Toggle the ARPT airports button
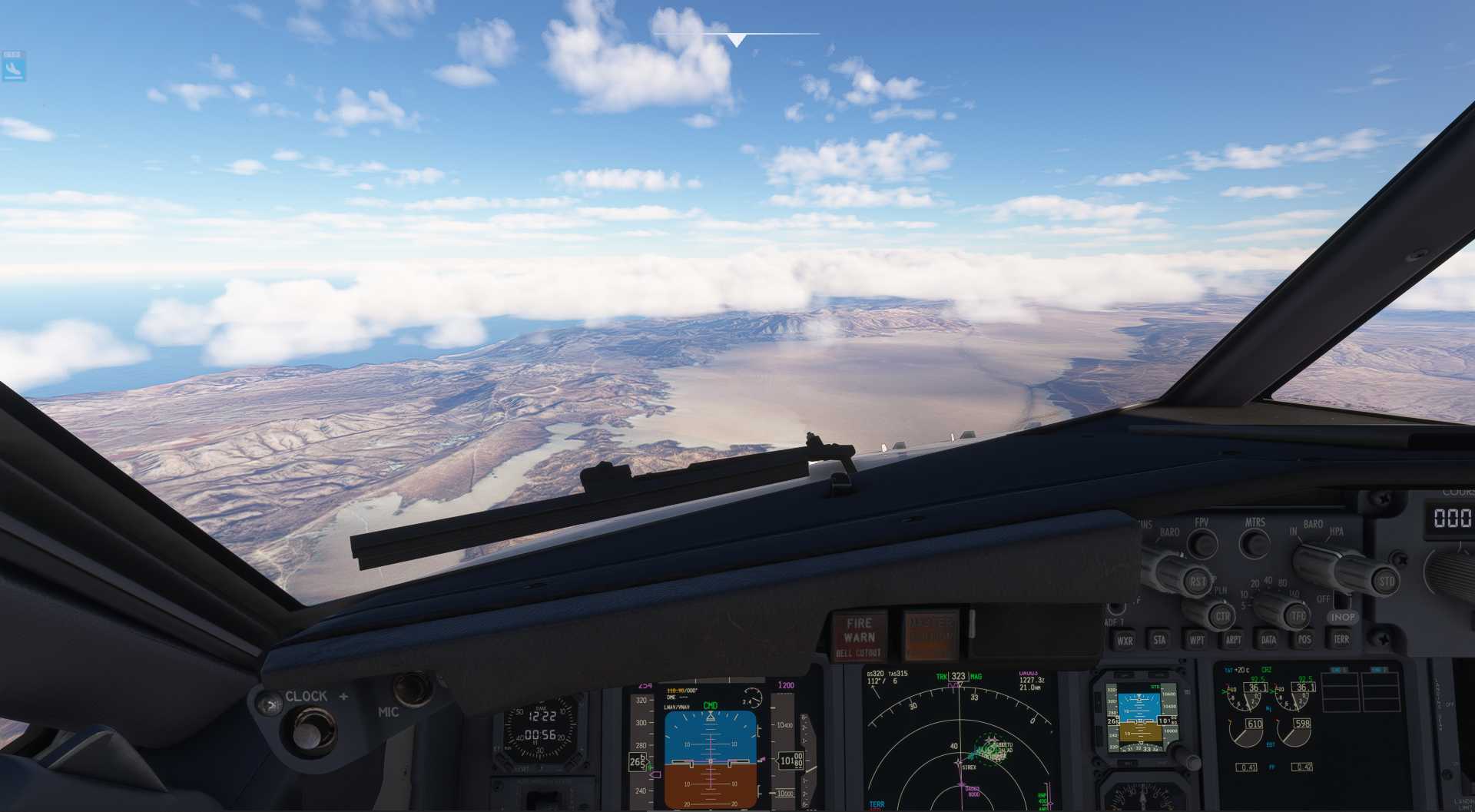1475x812 pixels. pyautogui.click(x=1233, y=639)
